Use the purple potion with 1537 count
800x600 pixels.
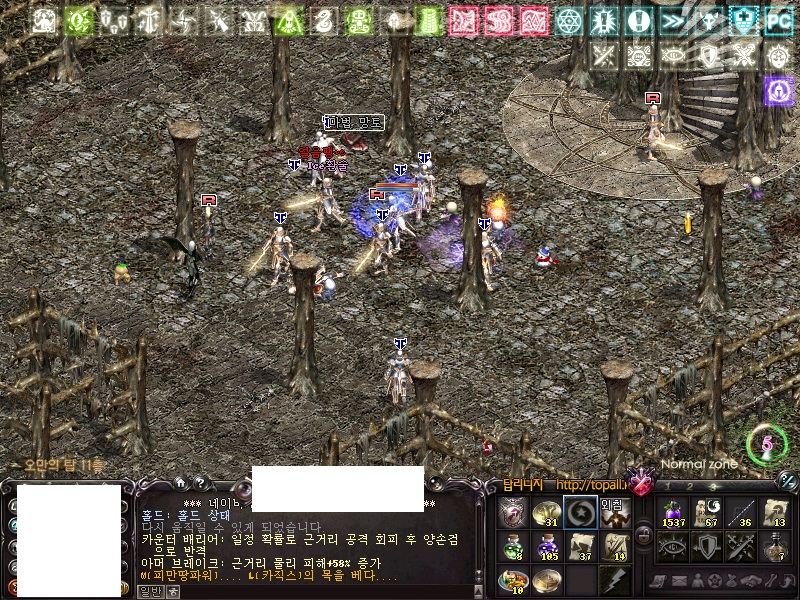(672, 512)
